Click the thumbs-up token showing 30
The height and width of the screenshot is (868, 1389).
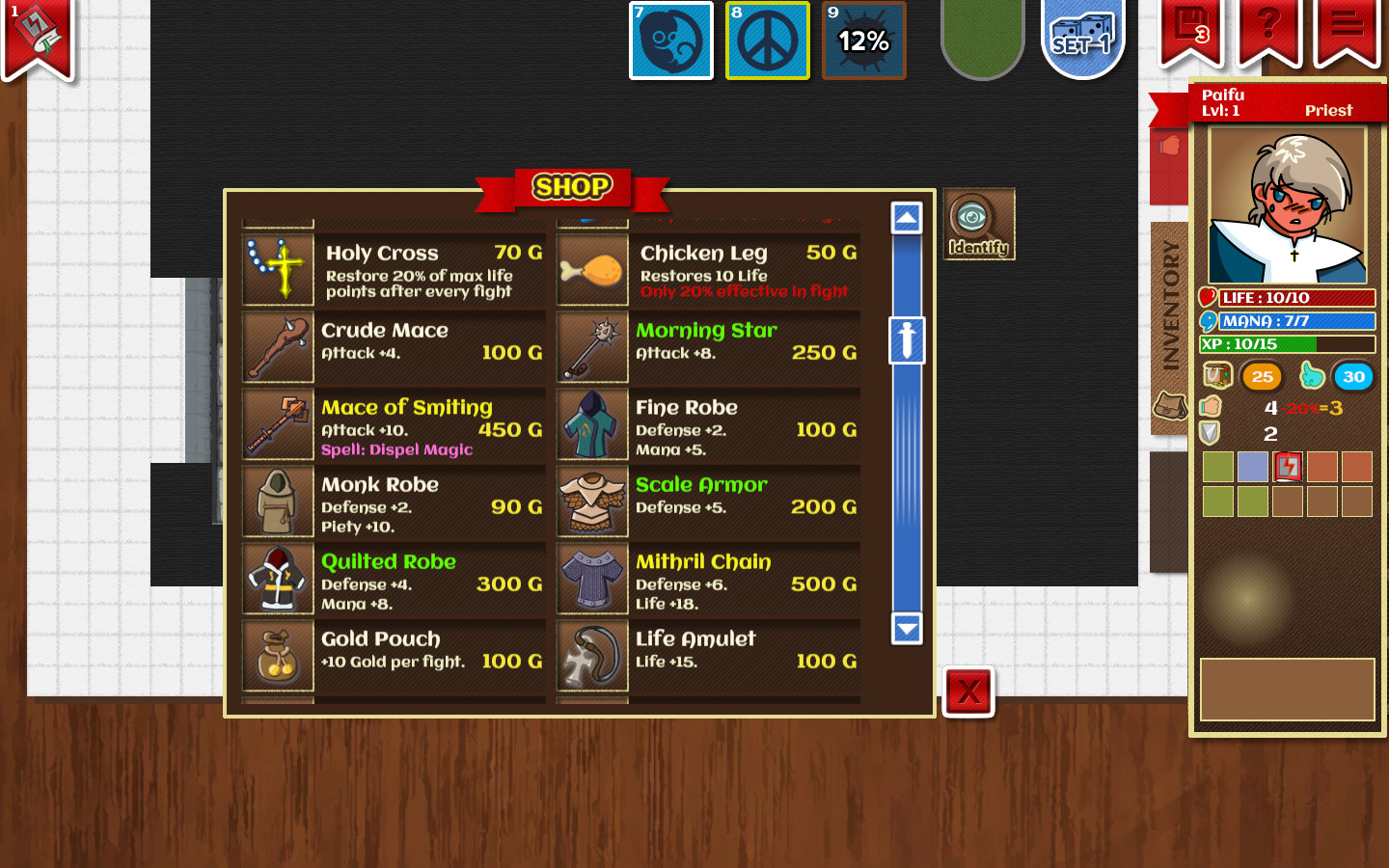point(1352,377)
